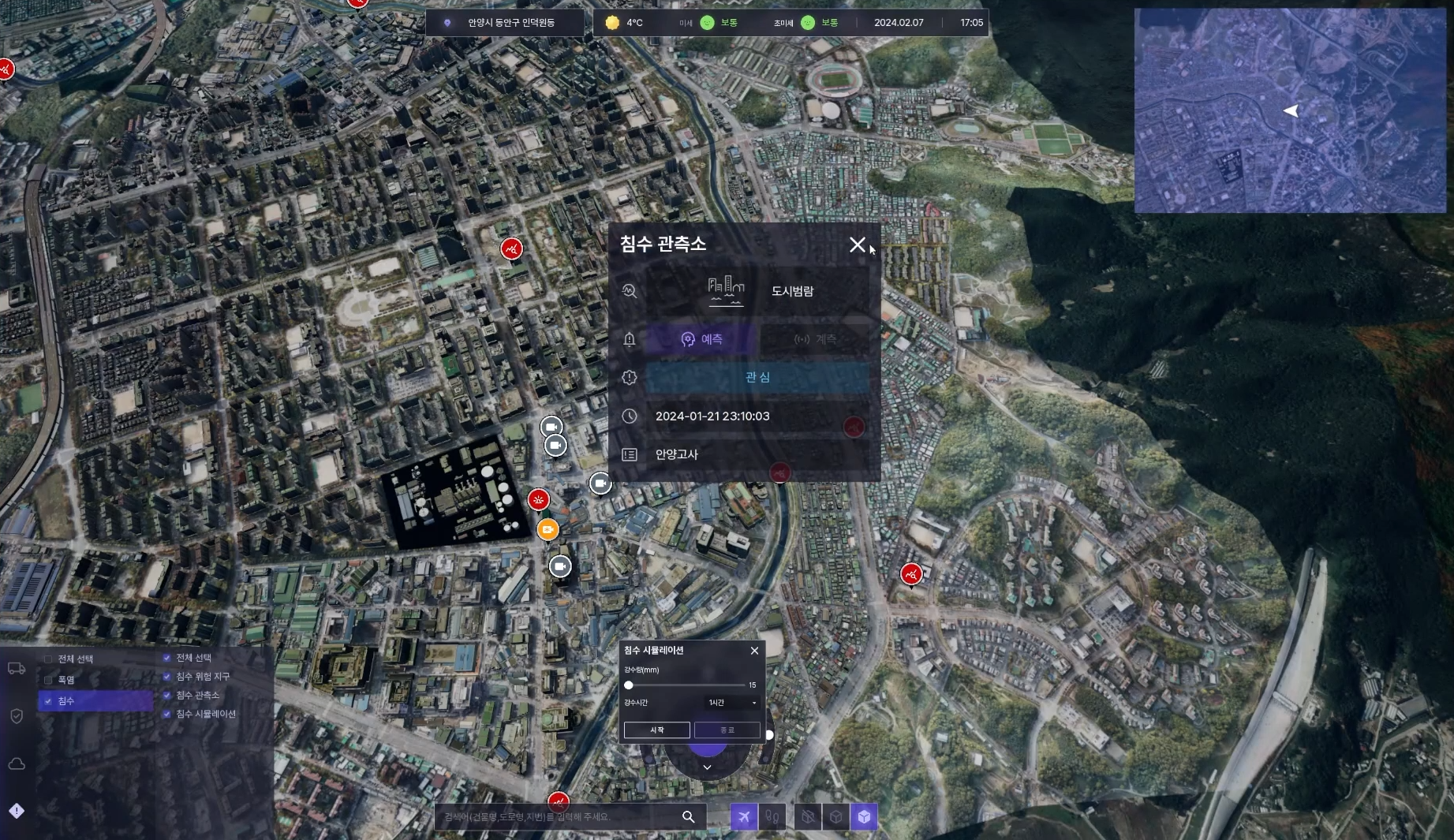Uncheck the 침수 위험 지구 layer
The image size is (1454, 840).
tap(167, 677)
